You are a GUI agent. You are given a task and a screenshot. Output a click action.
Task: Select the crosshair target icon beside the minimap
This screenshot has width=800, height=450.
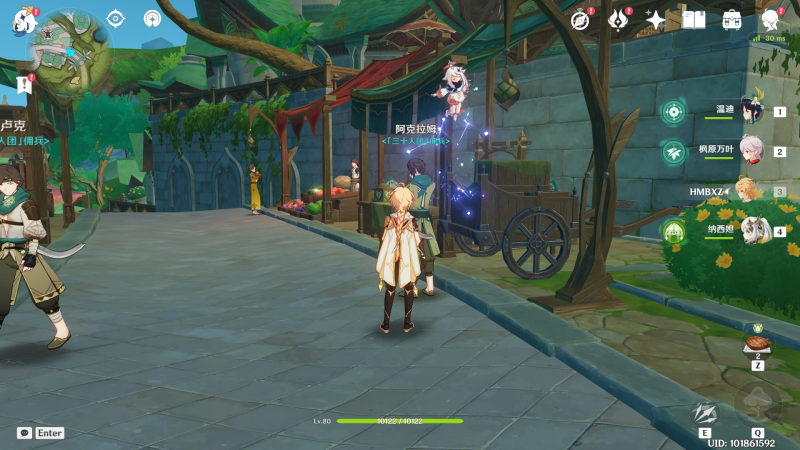tap(115, 19)
